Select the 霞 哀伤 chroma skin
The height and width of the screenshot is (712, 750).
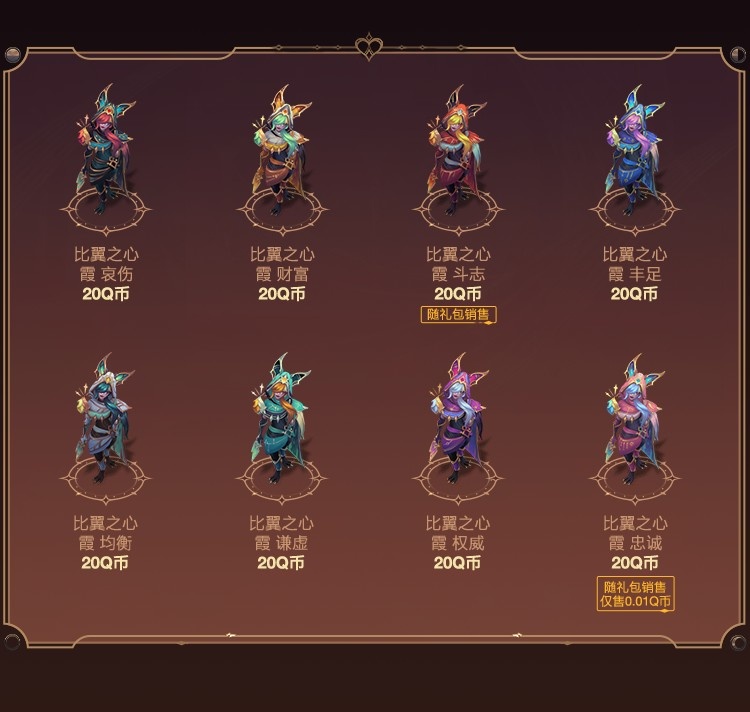[105, 155]
